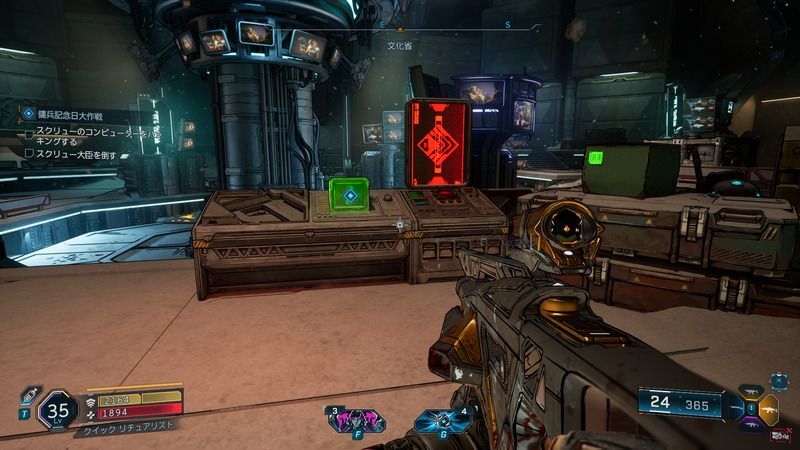Switch to the blue left weapon slot
The image size is (800, 450).
coord(735,409)
